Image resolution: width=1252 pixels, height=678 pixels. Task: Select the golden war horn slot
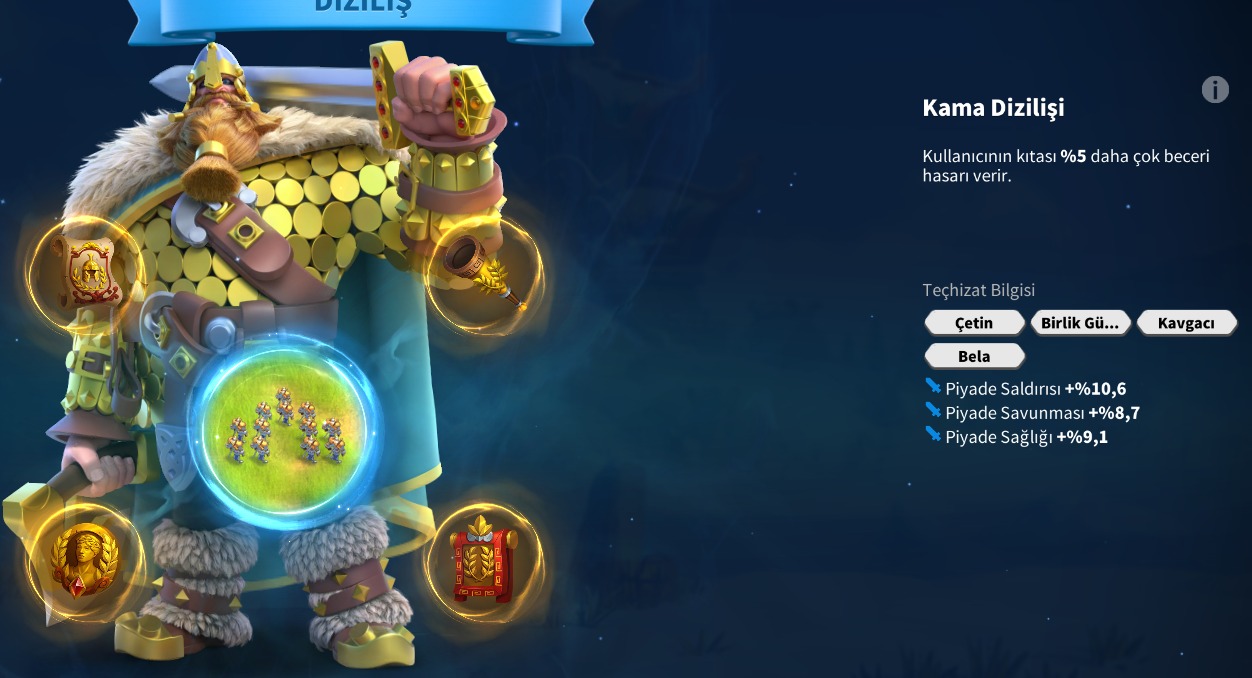click(x=484, y=272)
